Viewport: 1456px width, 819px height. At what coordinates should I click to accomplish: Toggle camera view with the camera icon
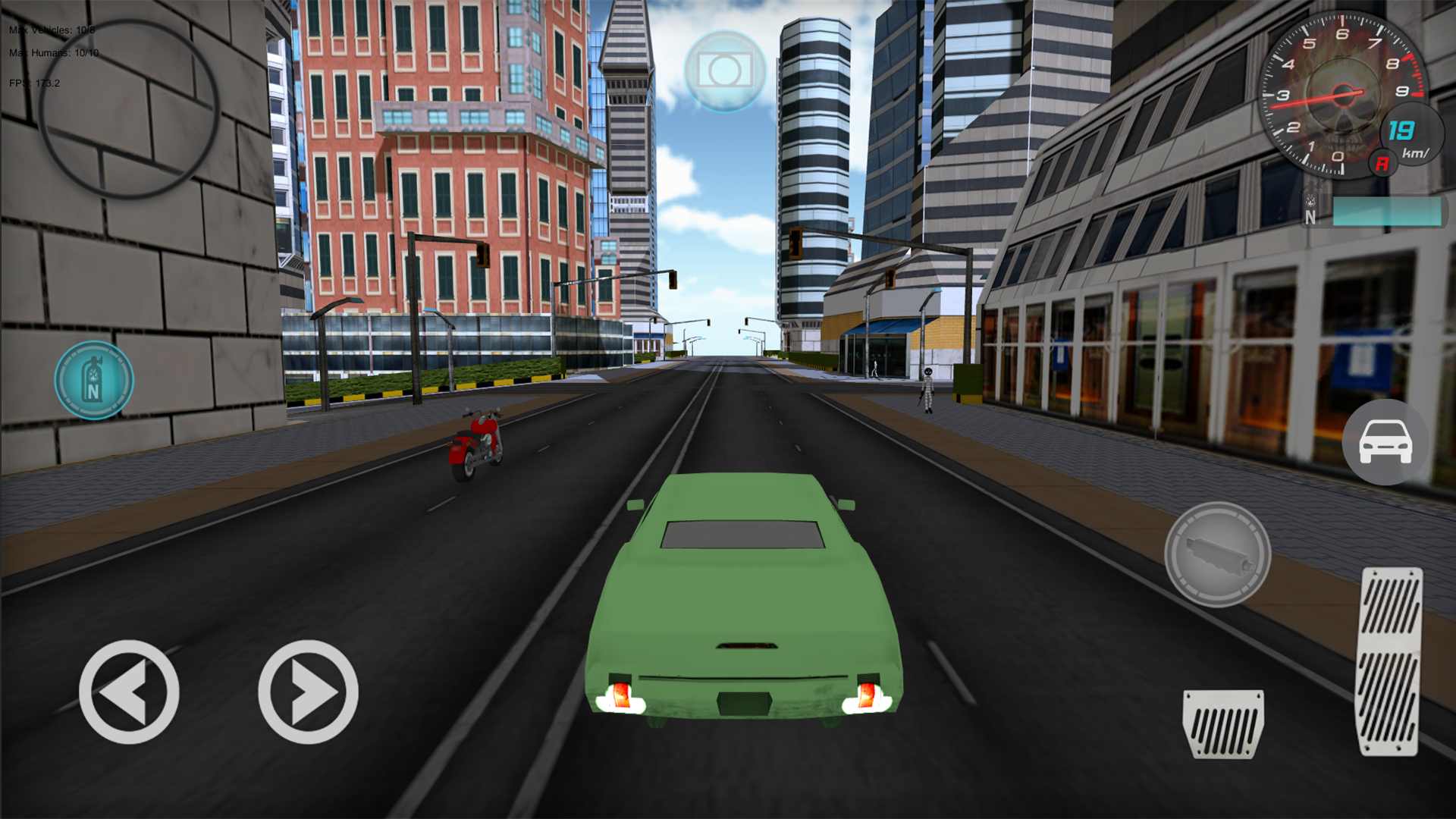point(724,70)
